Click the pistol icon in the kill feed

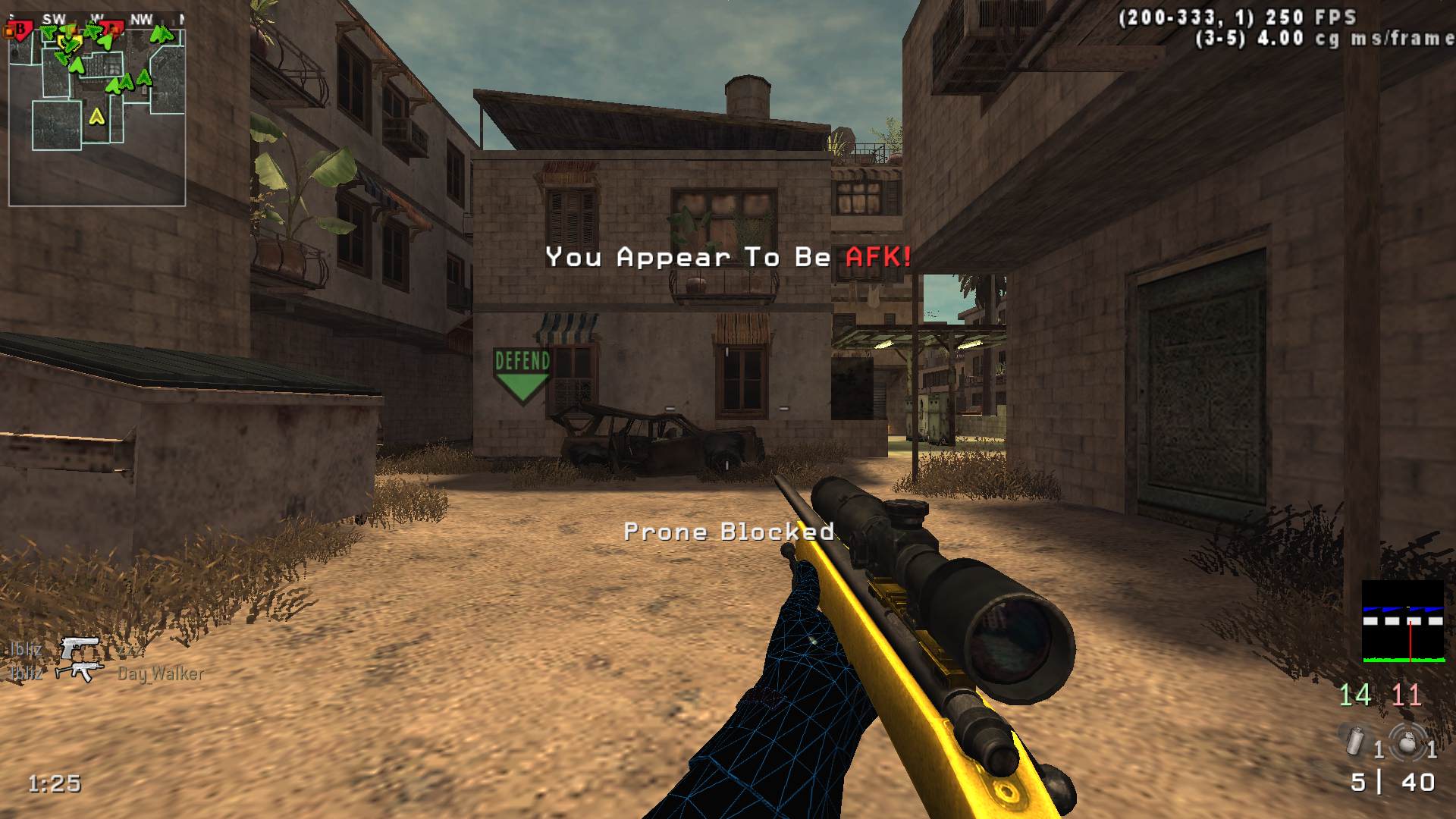pos(80,647)
